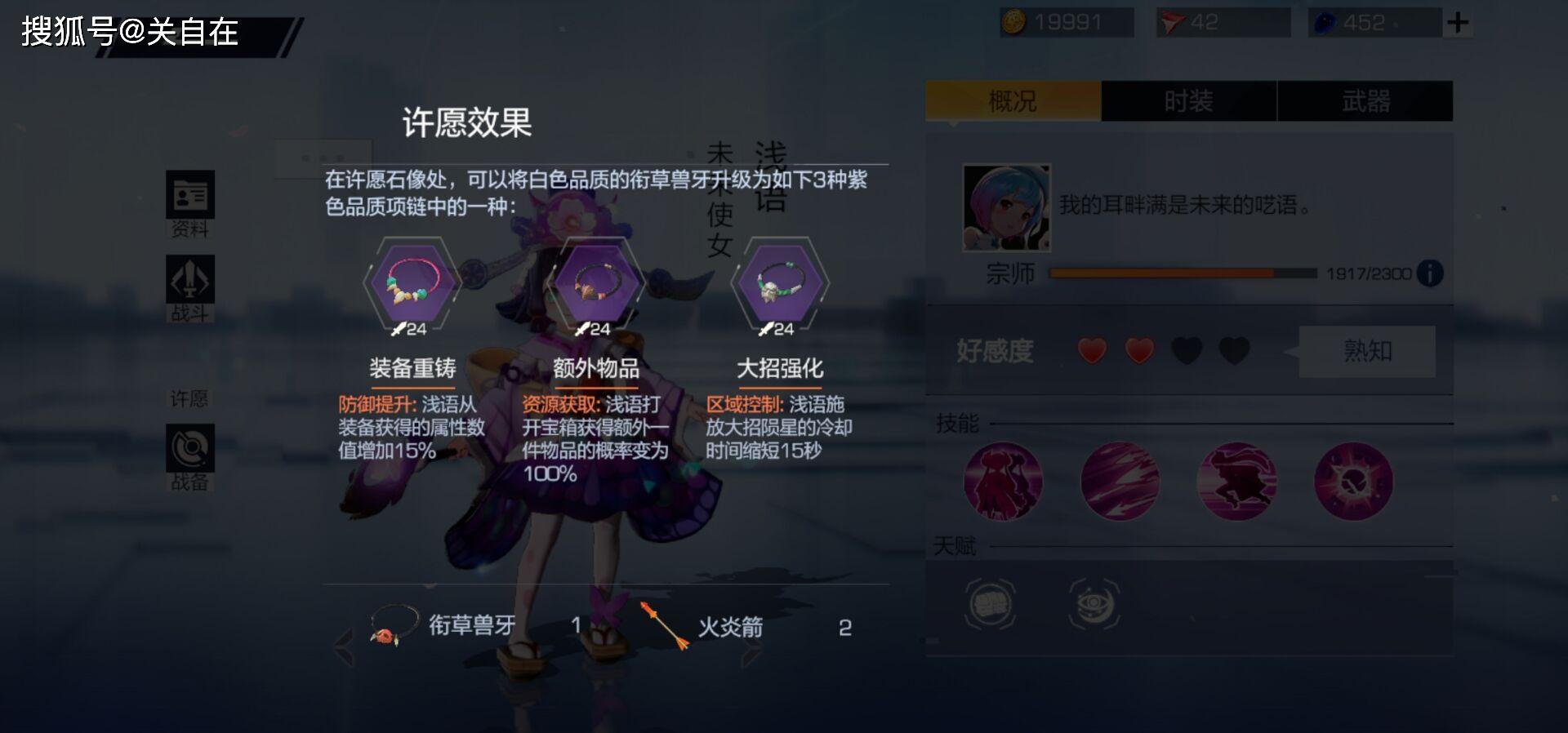Open the fourth ultimate skill icon

click(1354, 482)
